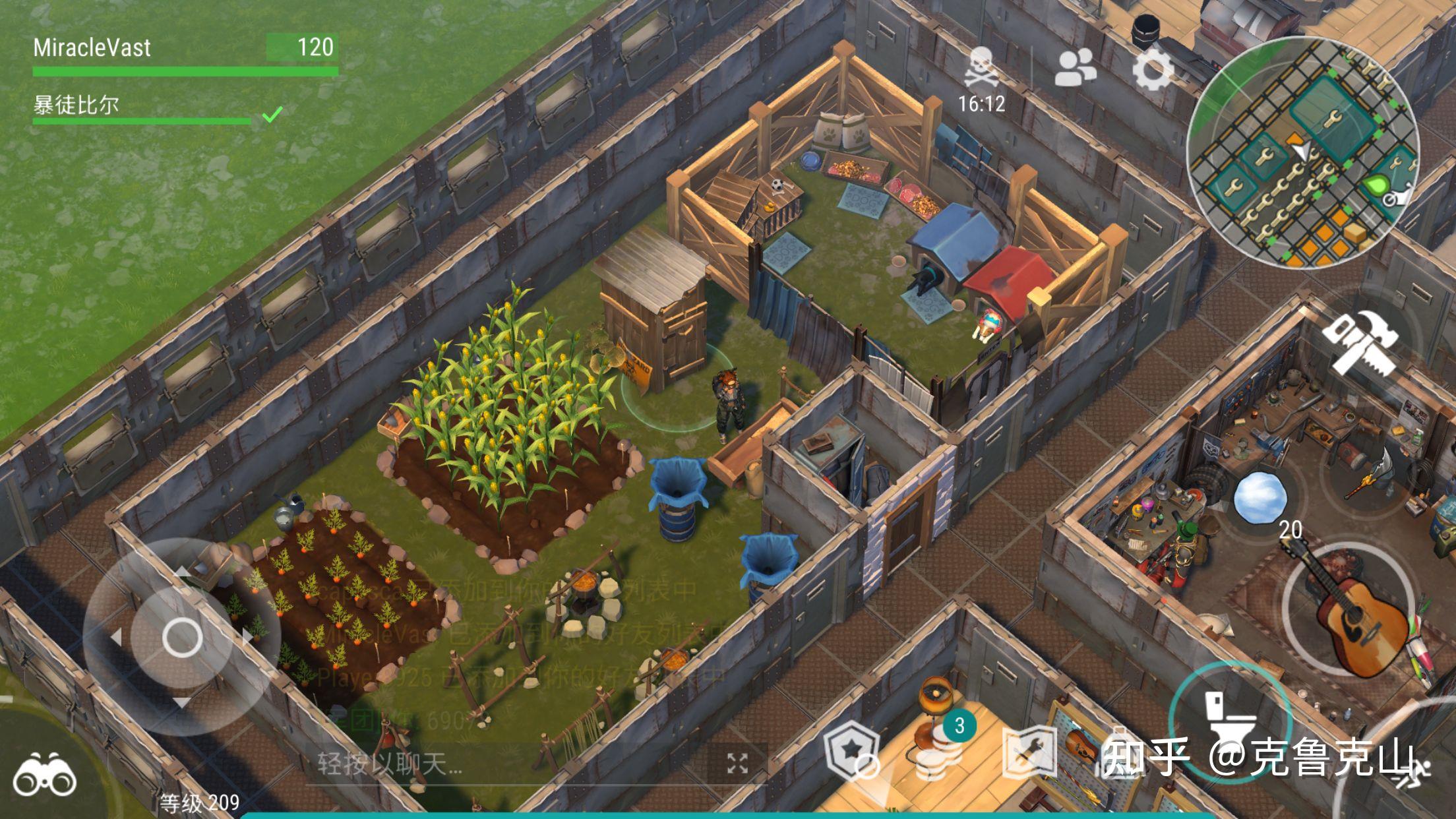Use the snowball quick slot
This screenshot has height=819, width=1456.
click(x=1260, y=497)
